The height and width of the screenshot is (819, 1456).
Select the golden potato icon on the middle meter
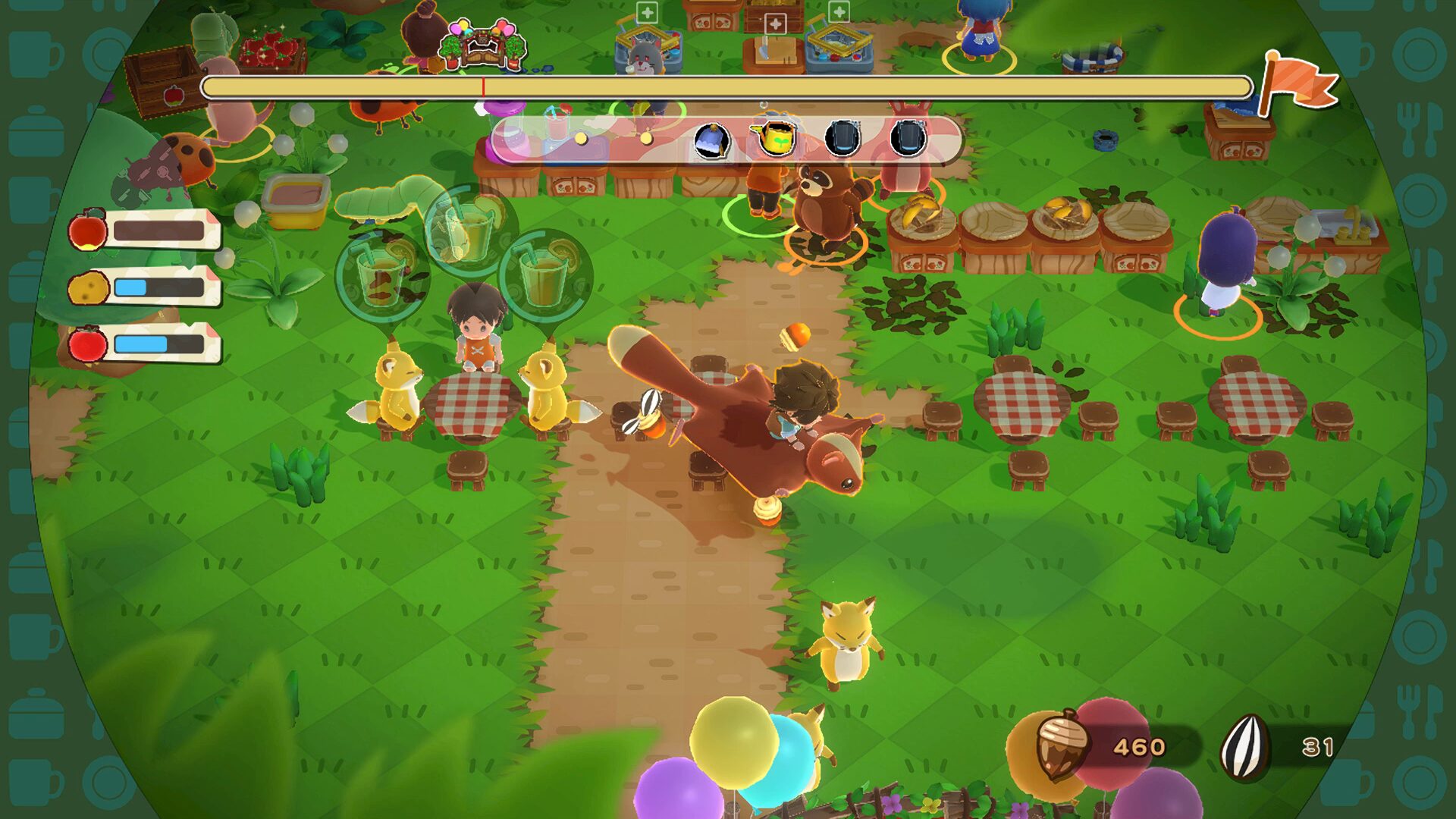point(89,287)
